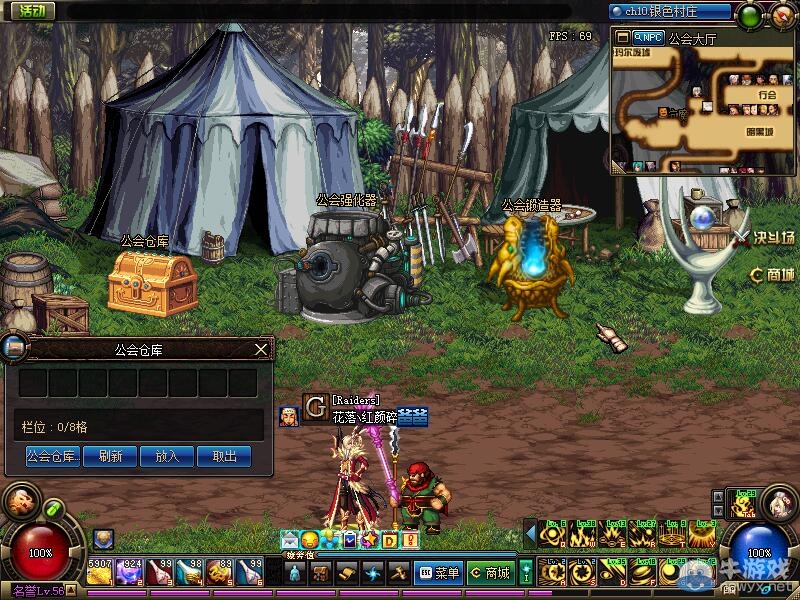Open the 商城 mall shortcut below 决斗场
Image resolution: width=800 pixels, height=600 pixels.
click(x=772, y=274)
